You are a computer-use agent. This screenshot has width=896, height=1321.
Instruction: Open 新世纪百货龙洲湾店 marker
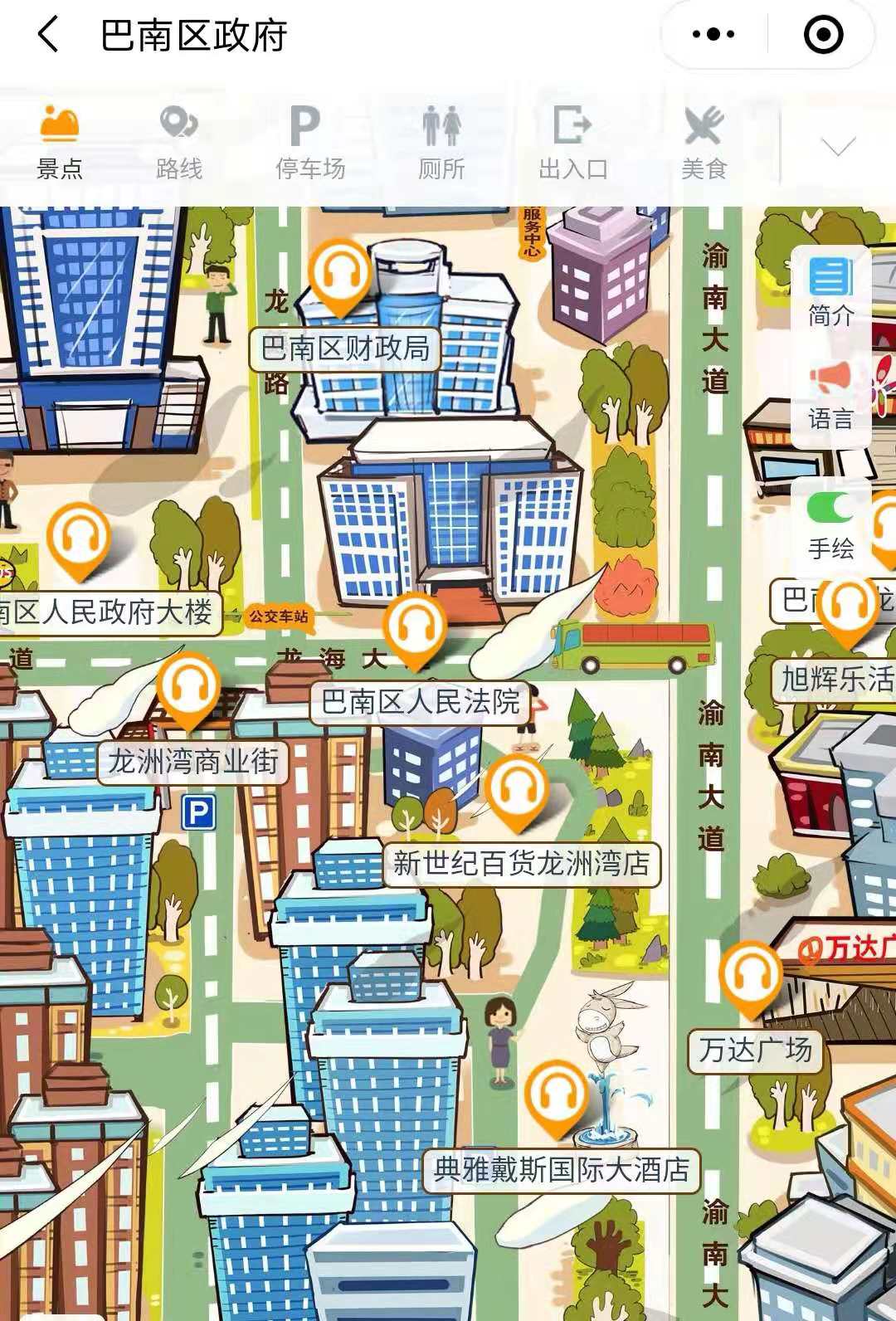[x=517, y=789]
